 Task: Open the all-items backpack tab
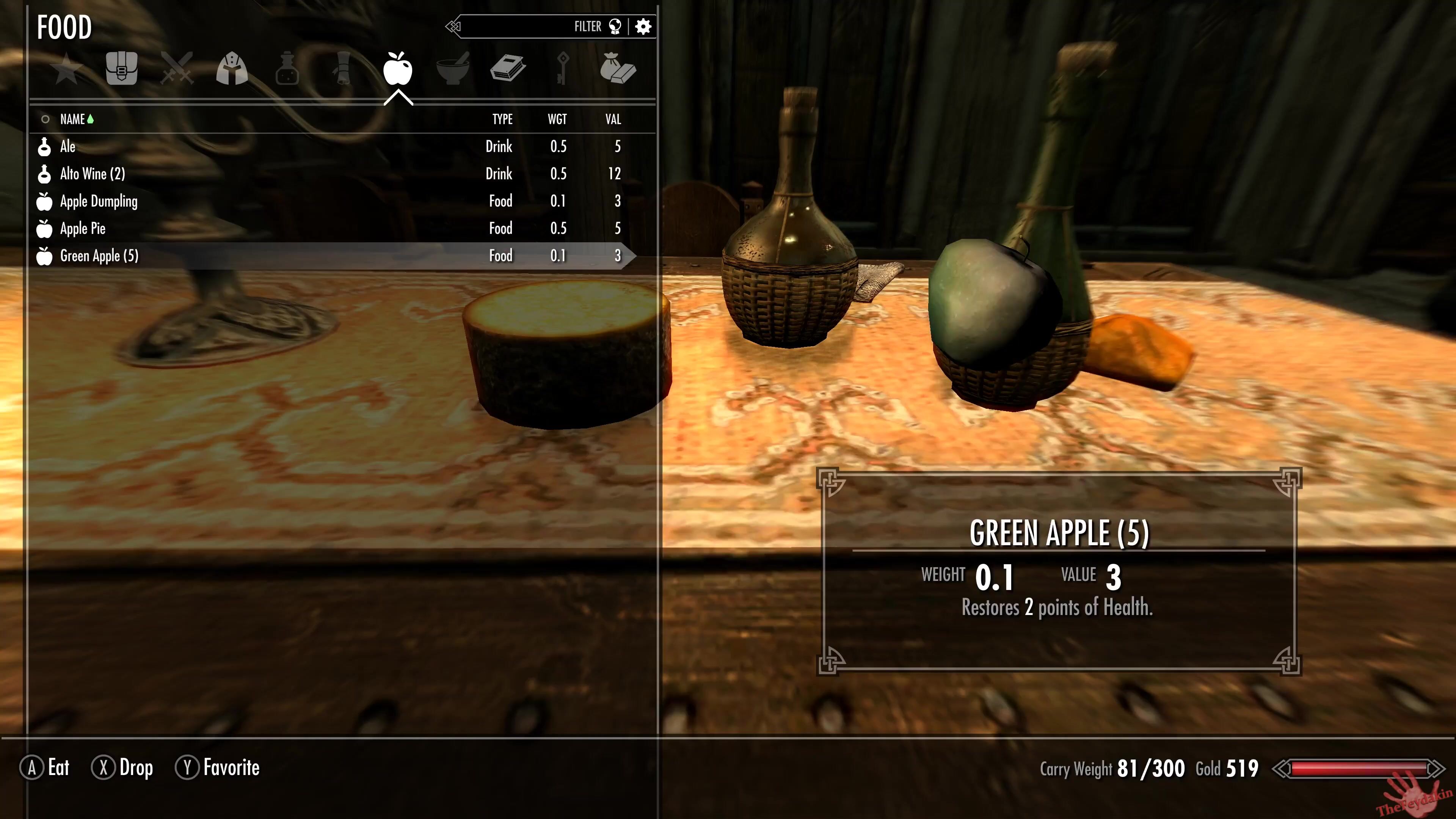click(x=121, y=69)
